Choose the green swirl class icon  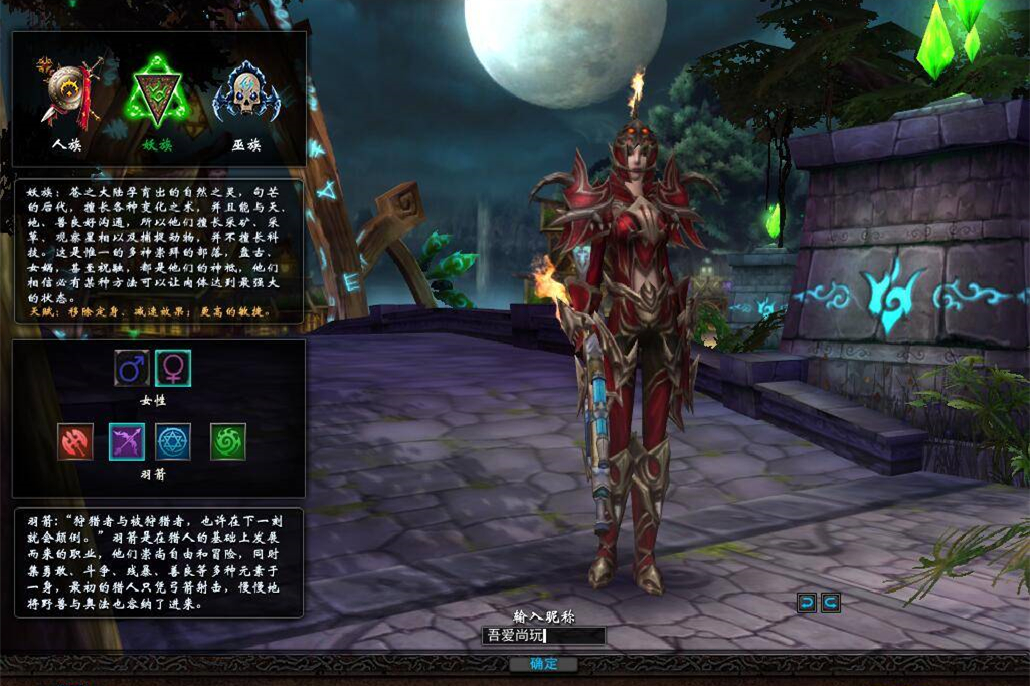(x=228, y=441)
